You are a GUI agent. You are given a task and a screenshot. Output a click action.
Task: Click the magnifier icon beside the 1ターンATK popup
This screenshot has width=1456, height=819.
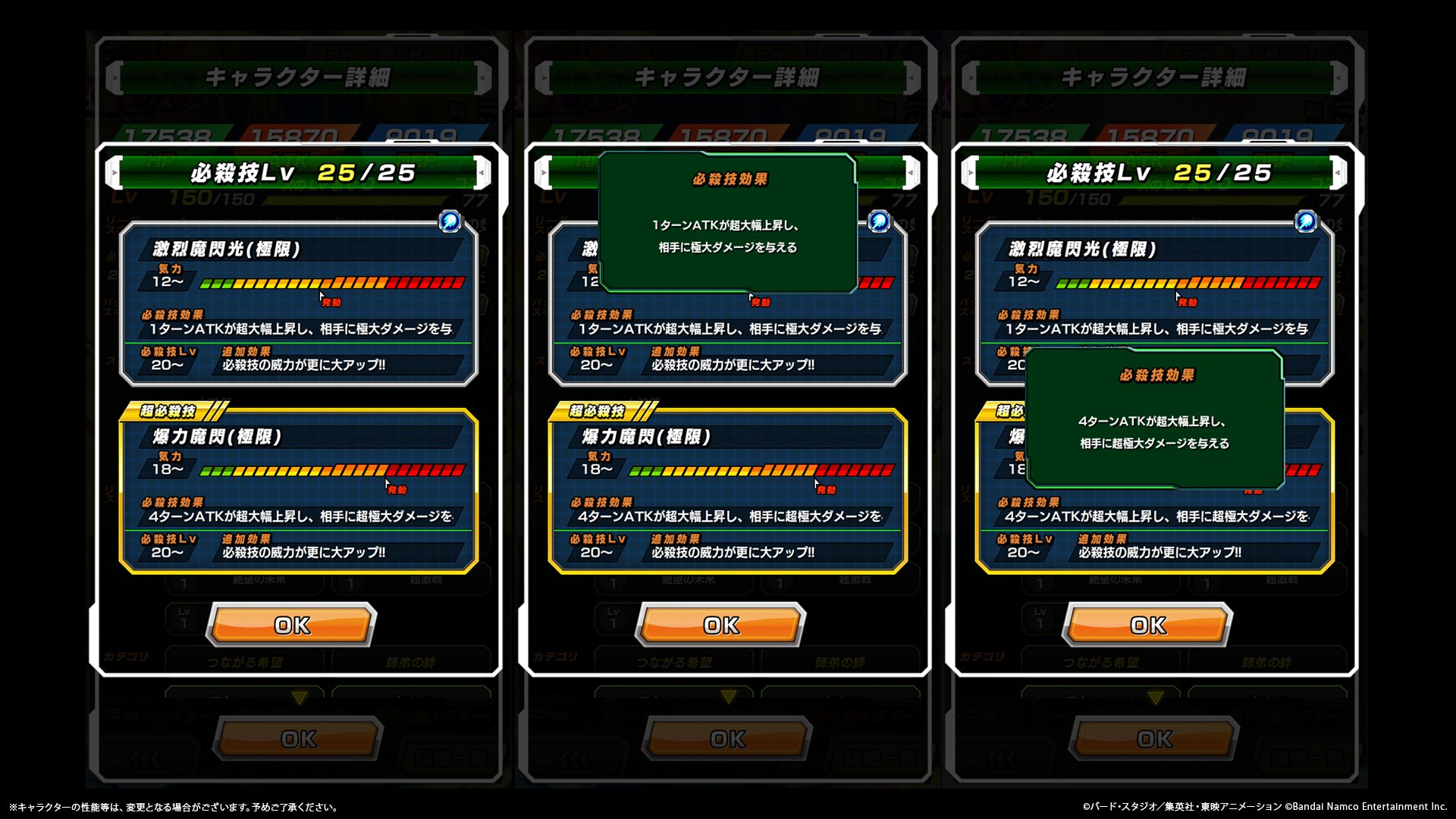tap(879, 221)
